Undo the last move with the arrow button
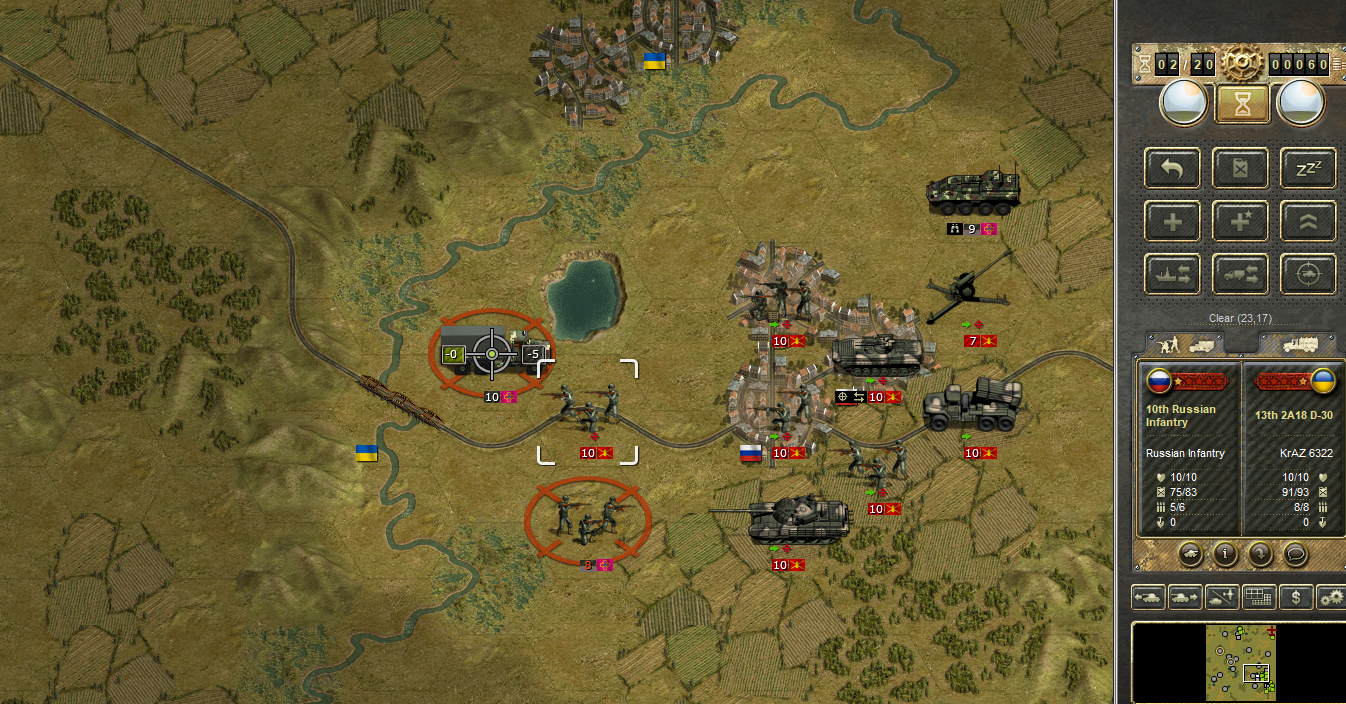1346x704 pixels. click(1173, 168)
